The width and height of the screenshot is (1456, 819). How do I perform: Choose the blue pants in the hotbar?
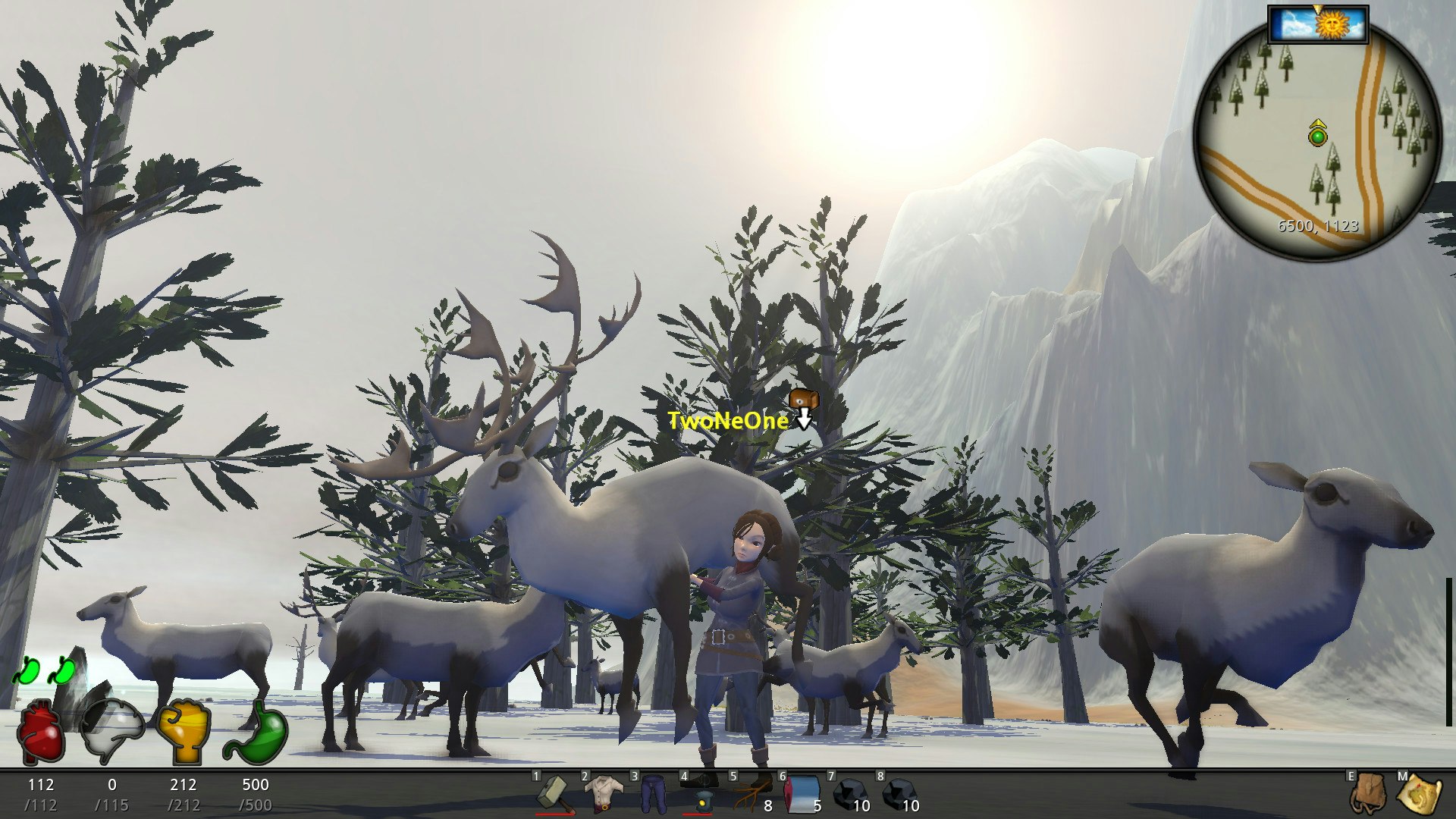pyautogui.click(x=652, y=794)
